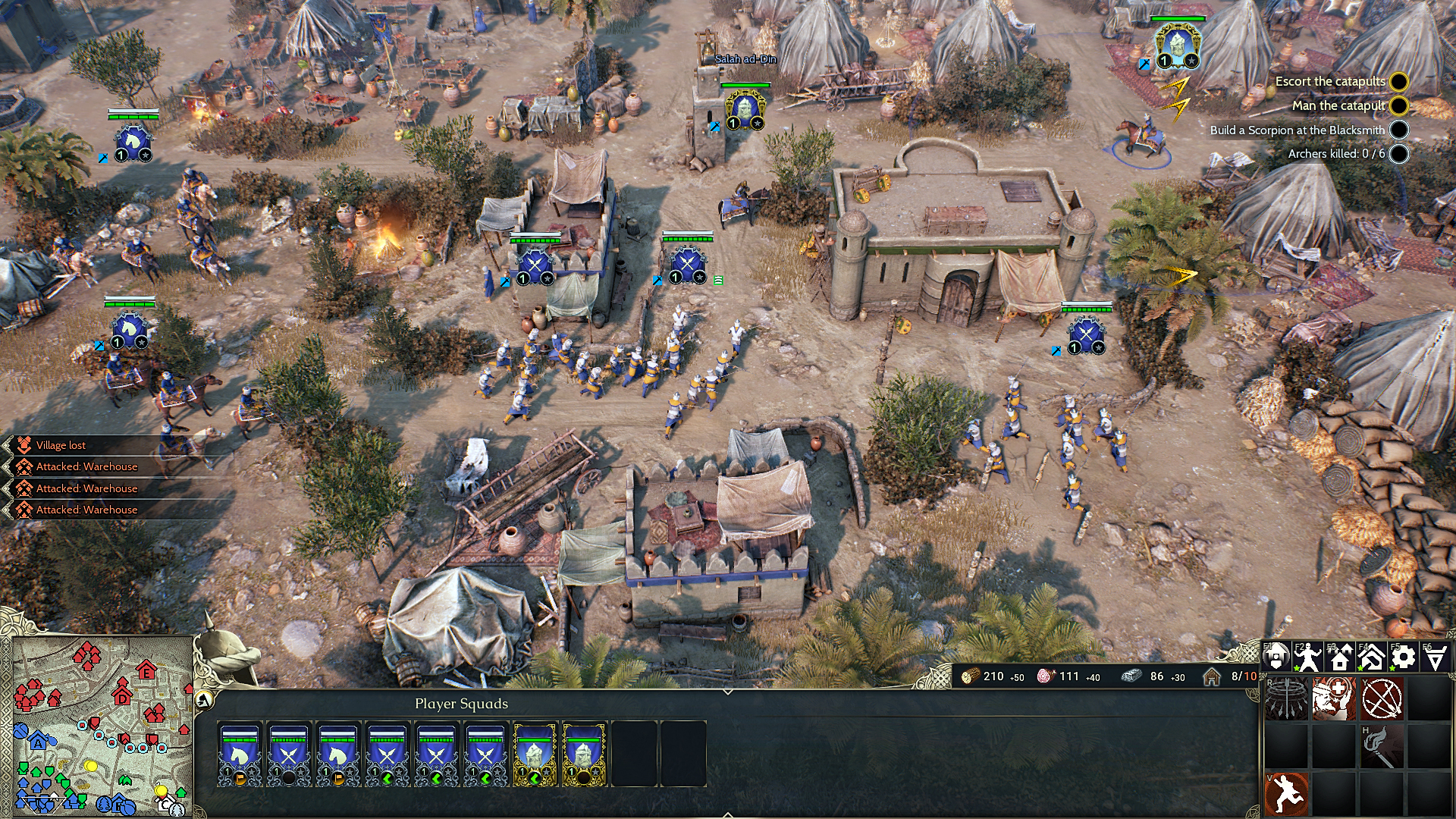Screen dimensions: 1456x819
Task: Toggle the stance chevron on a squad card
Action: [387, 778]
